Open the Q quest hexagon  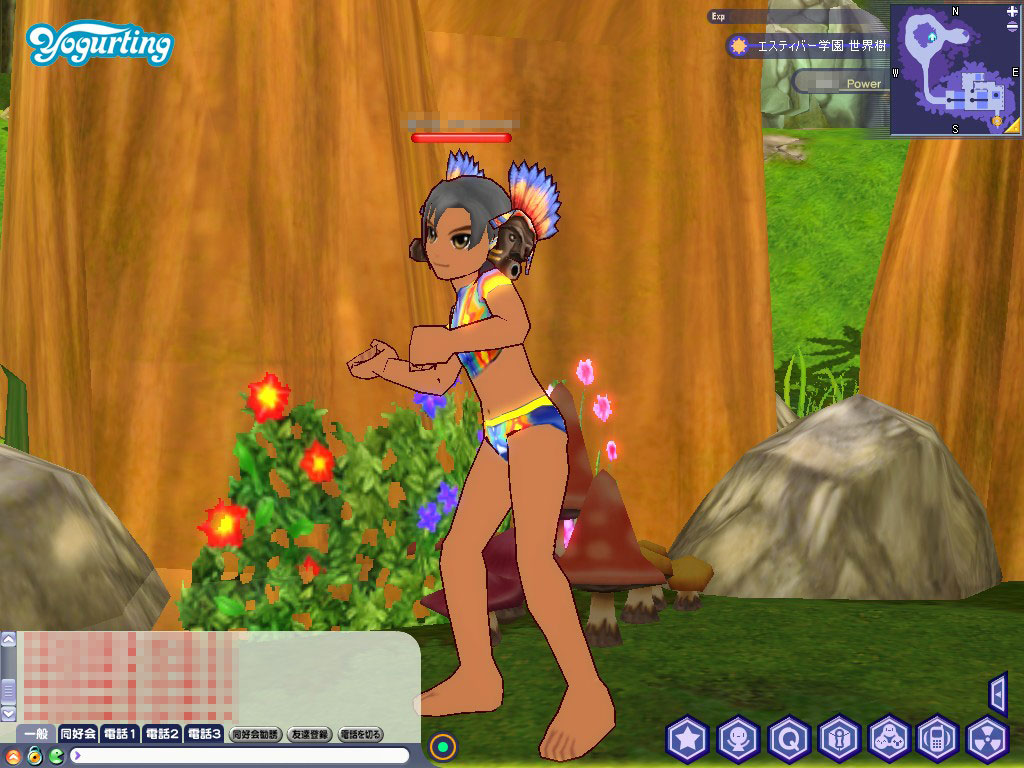point(789,740)
